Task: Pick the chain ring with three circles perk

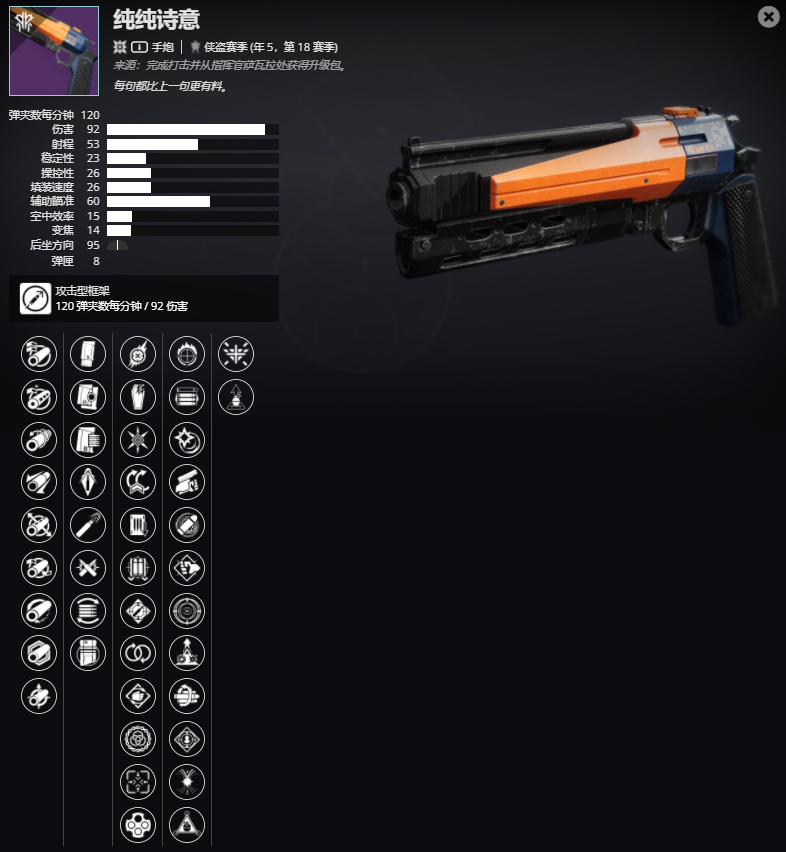Action: [x=137, y=739]
